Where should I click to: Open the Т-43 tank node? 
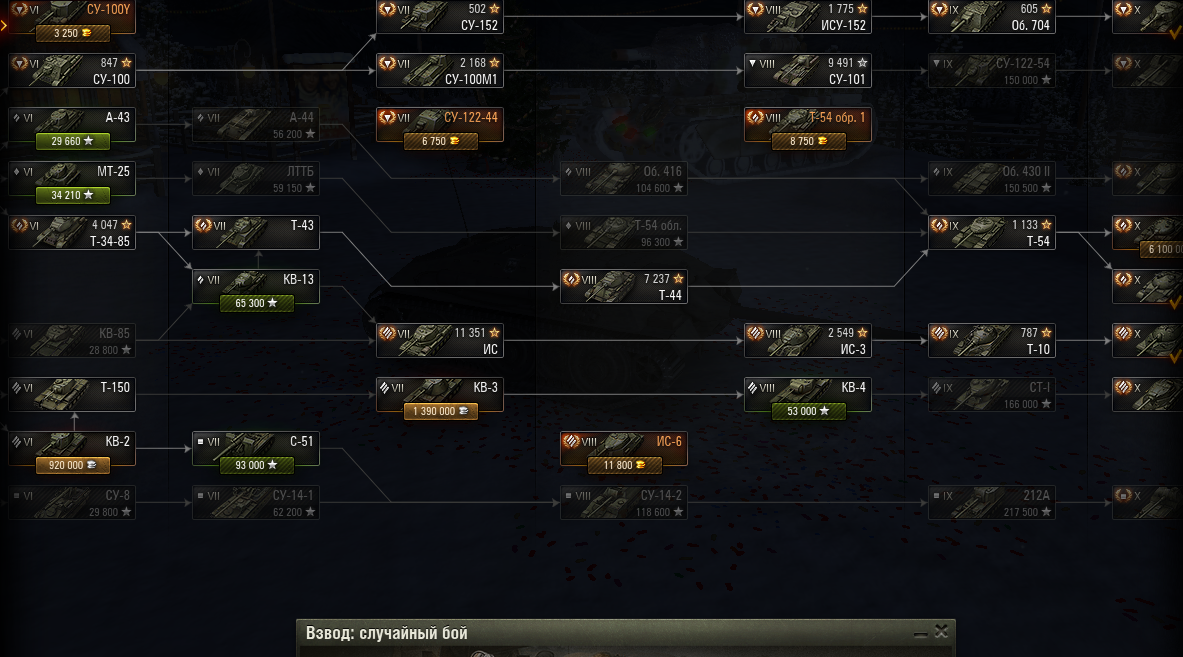coord(255,233)
